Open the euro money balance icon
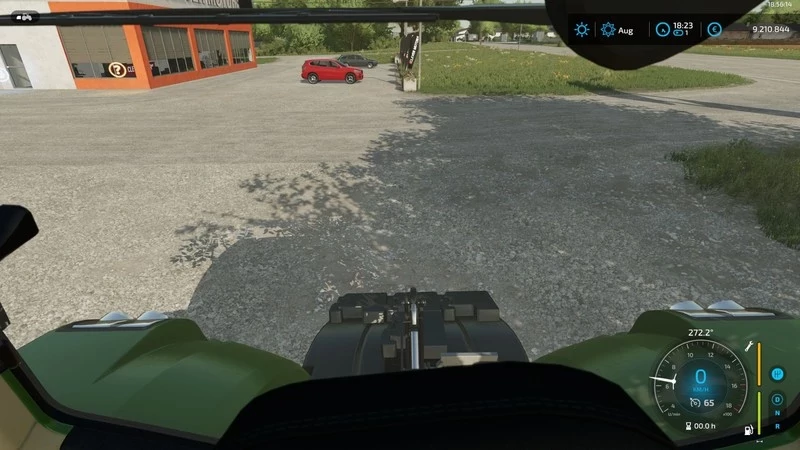800x450 pixels. (714, 30)
